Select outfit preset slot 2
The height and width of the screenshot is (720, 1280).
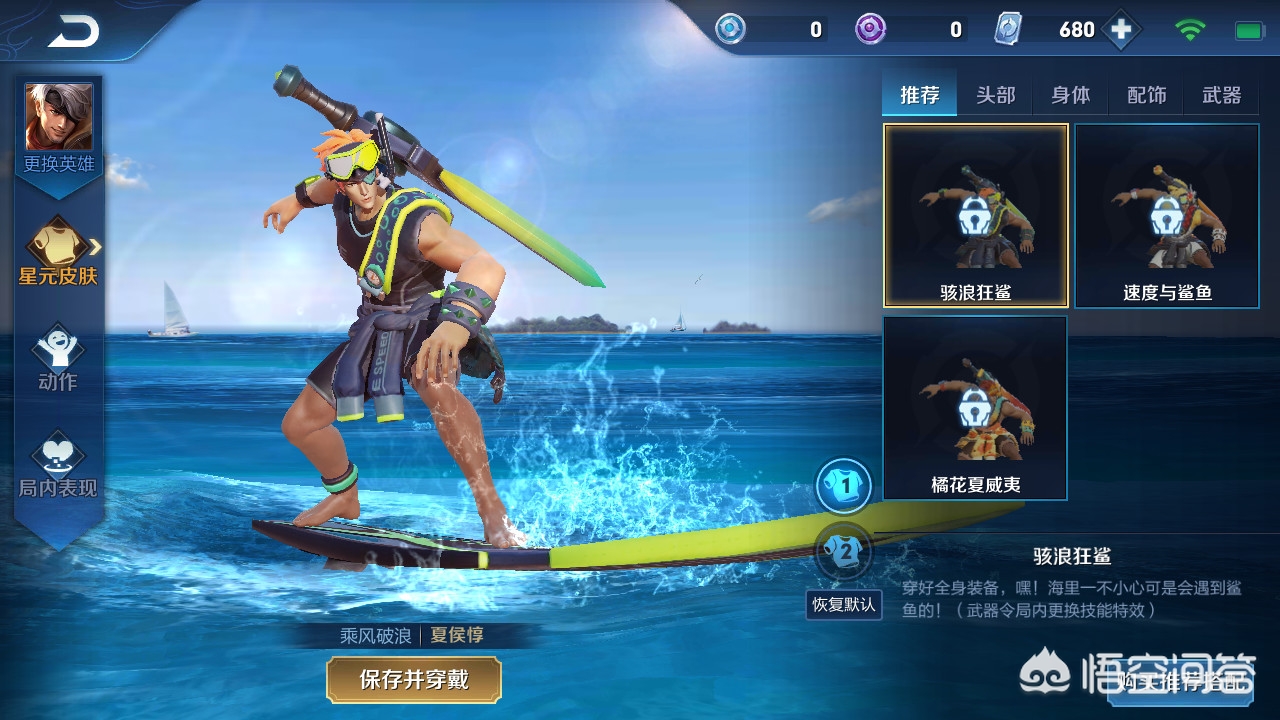(845, 551)
